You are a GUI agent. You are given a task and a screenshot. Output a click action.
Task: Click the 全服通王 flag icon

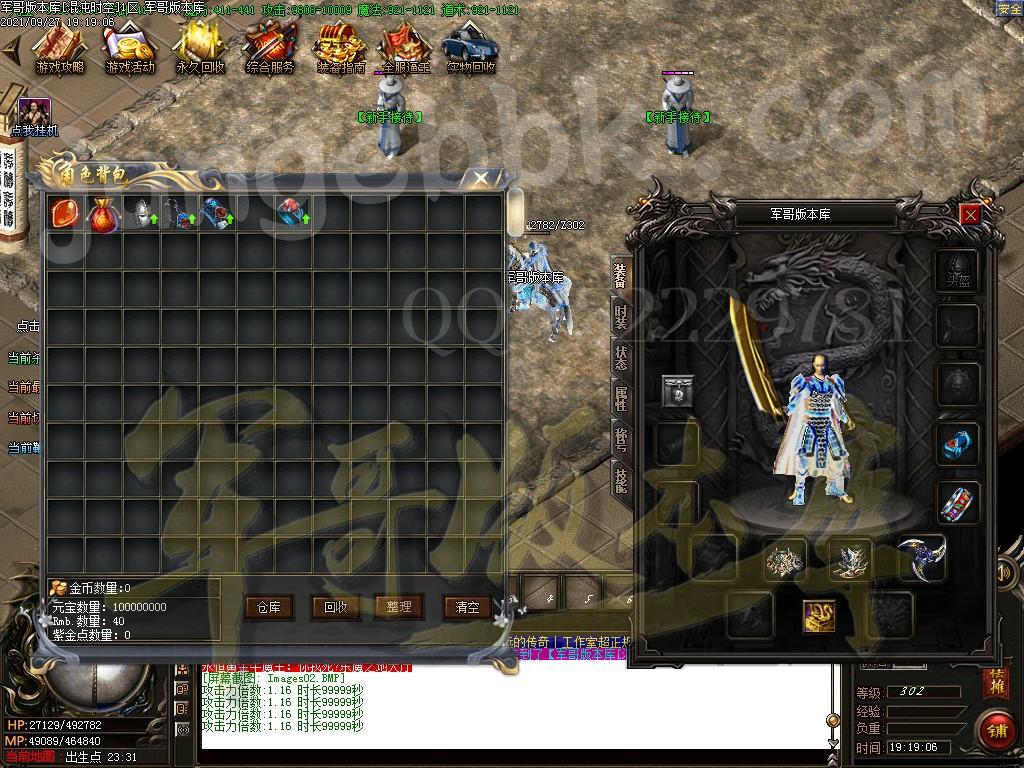pyautogui.click(x=405, y=48)
